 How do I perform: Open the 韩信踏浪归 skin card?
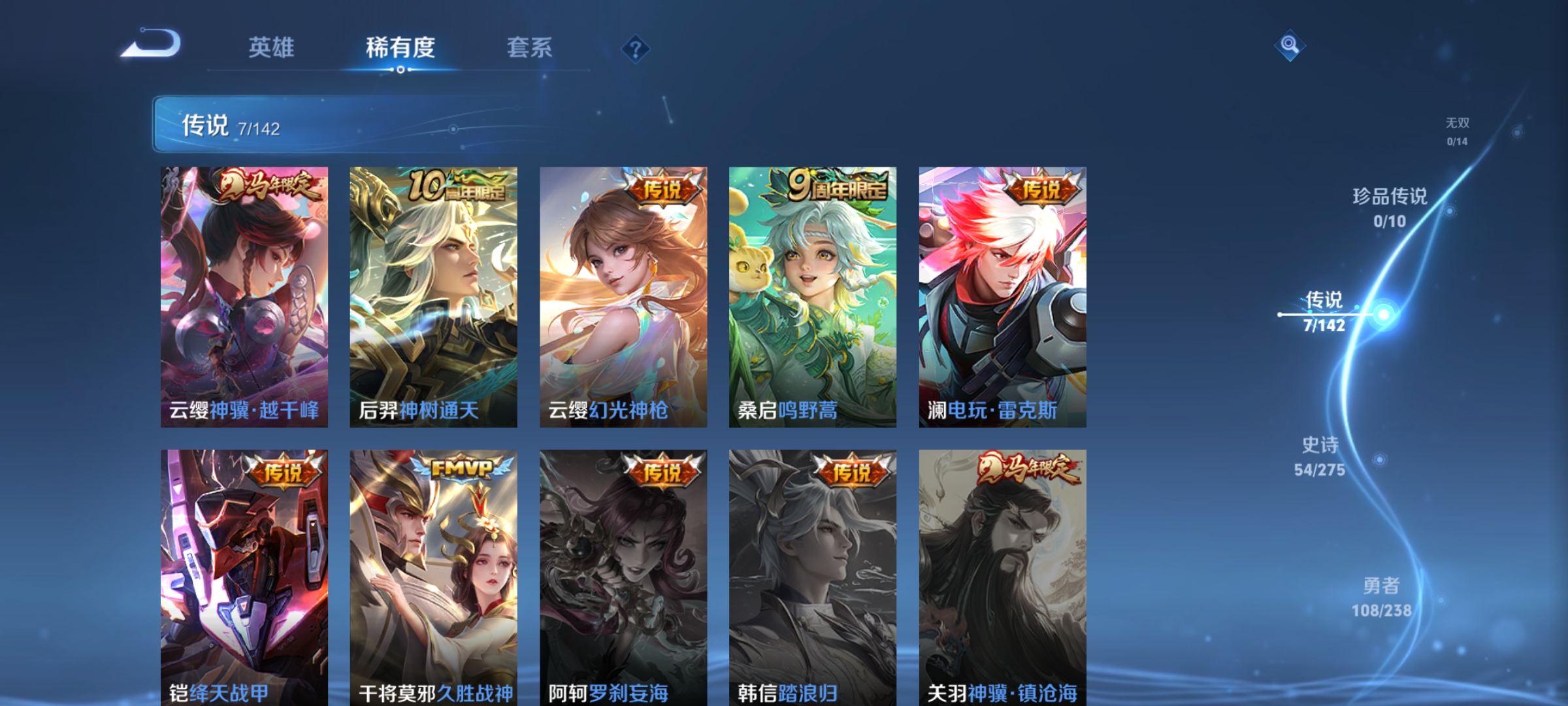tap(813, 575)
